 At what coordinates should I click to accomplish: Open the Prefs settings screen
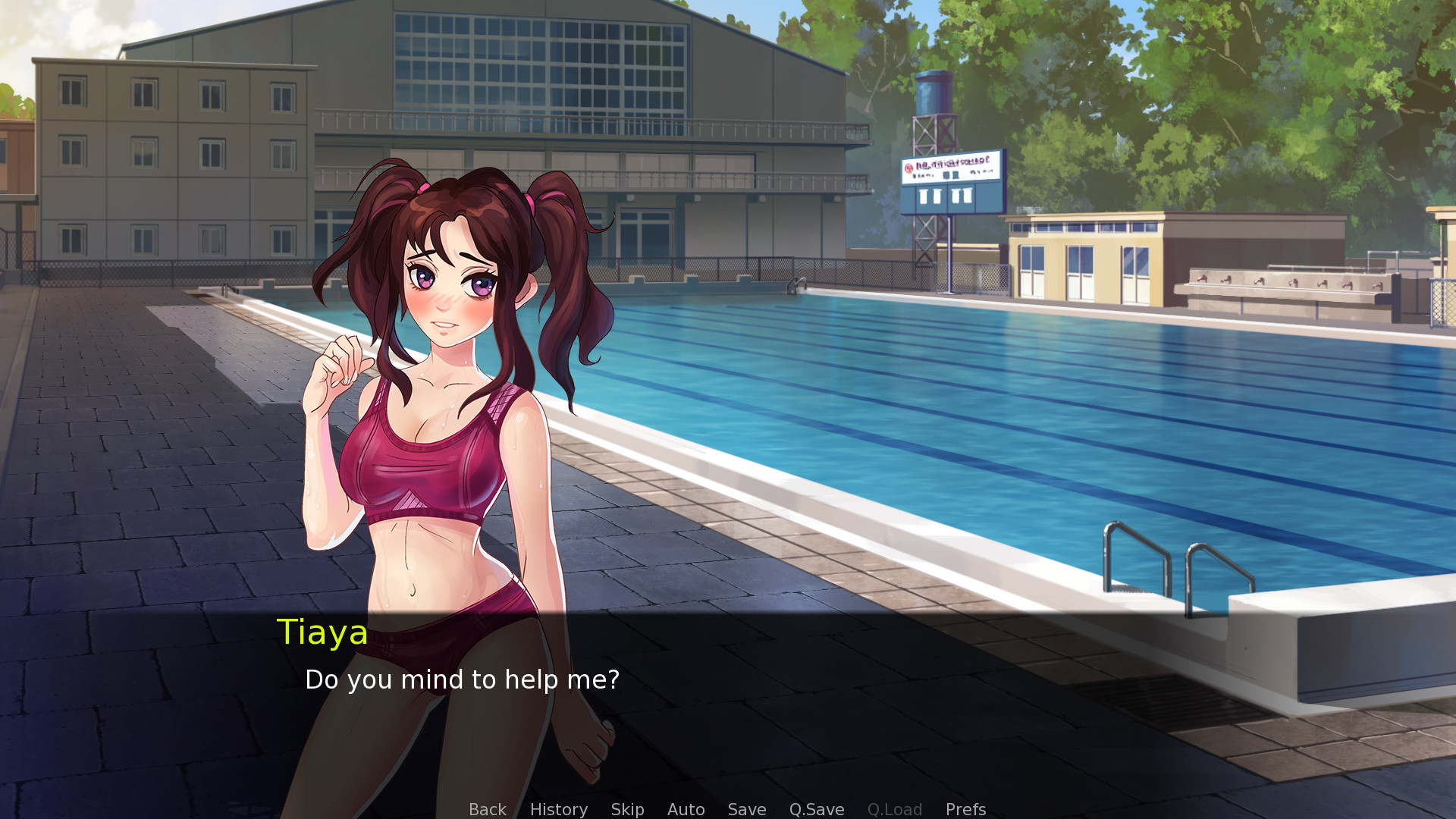[x=965, y=809]
